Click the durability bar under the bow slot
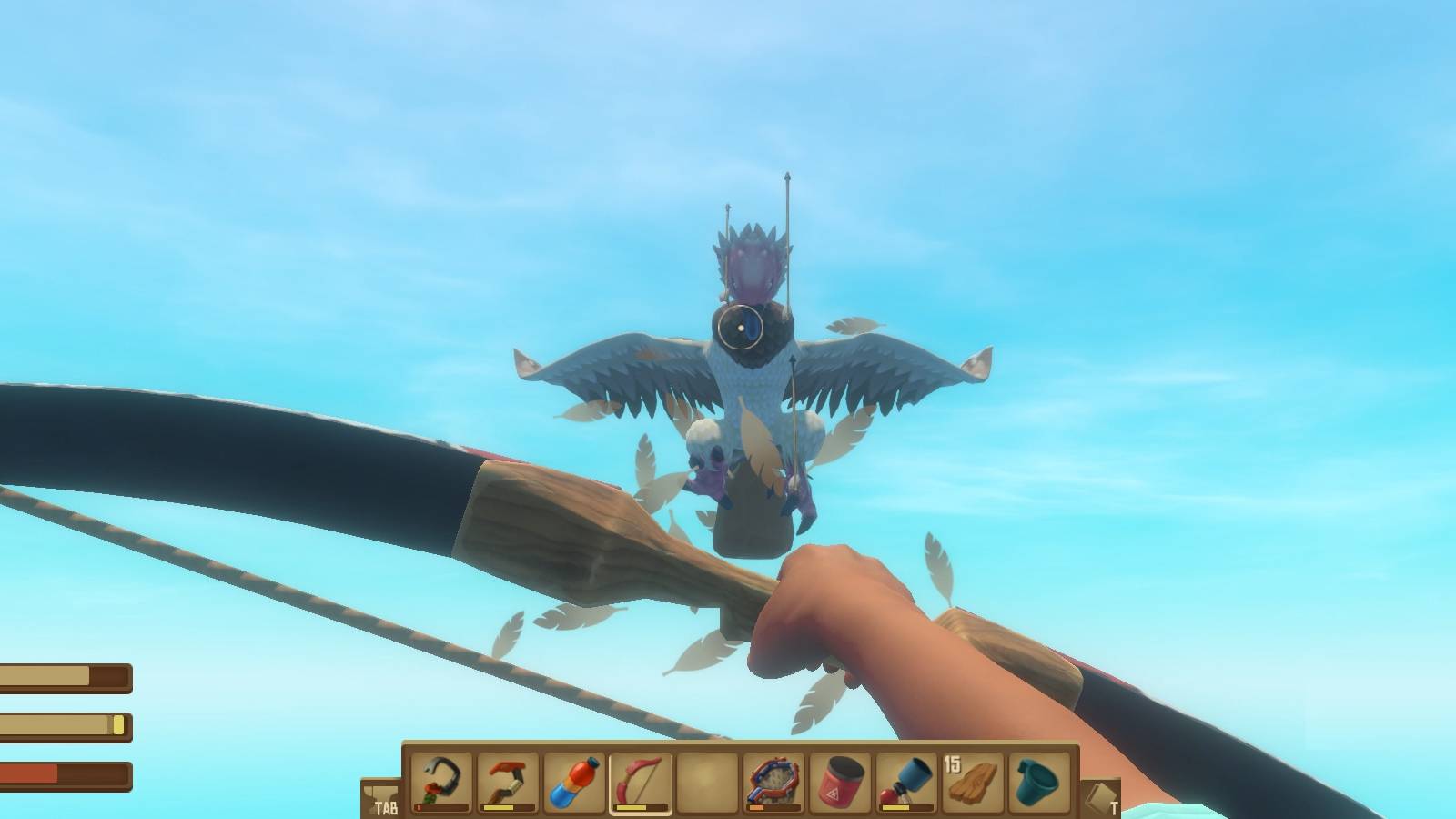 click(641, 806)
